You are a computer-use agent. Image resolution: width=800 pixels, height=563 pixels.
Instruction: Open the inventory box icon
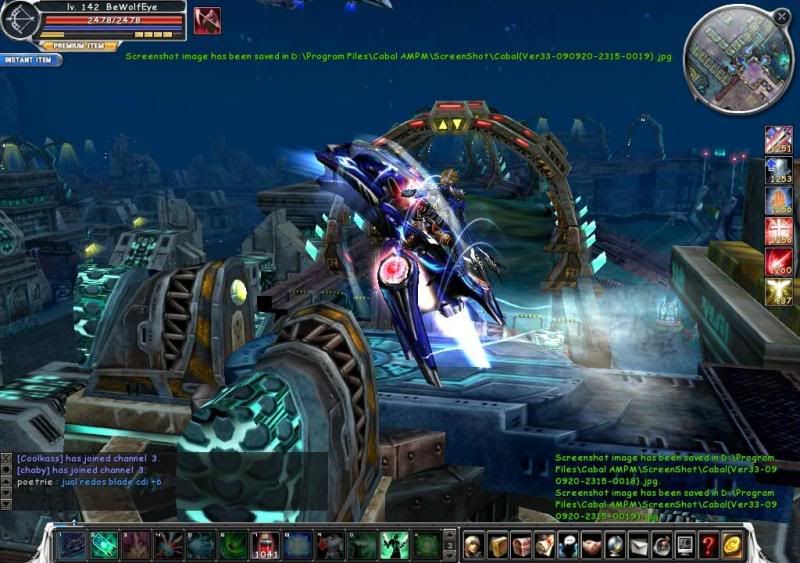pos(498,545)
